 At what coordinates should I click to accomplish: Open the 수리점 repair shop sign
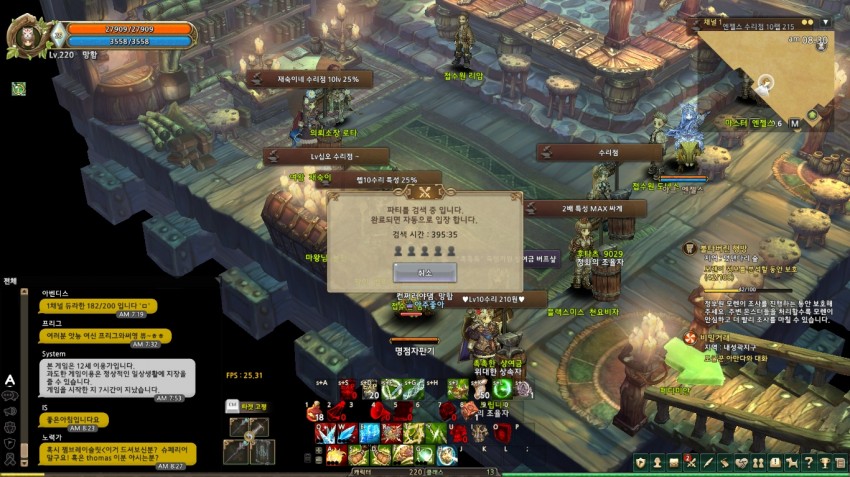click(609, 153)
